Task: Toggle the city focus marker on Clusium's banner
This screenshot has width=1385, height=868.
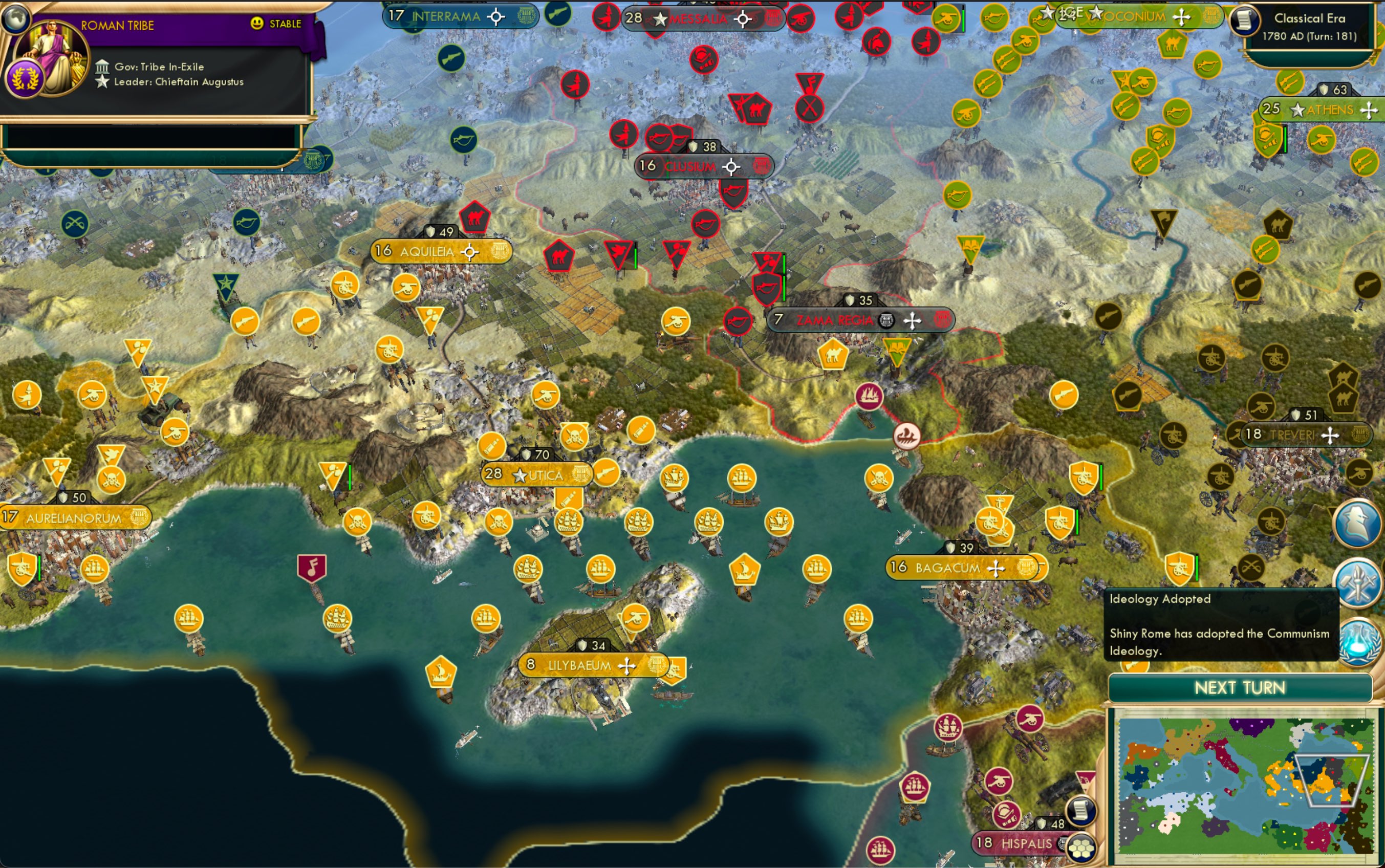Action: point(731,166)
